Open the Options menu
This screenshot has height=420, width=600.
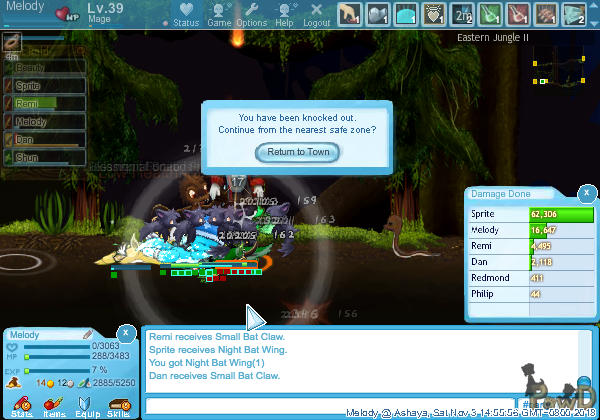click(251, 14)
